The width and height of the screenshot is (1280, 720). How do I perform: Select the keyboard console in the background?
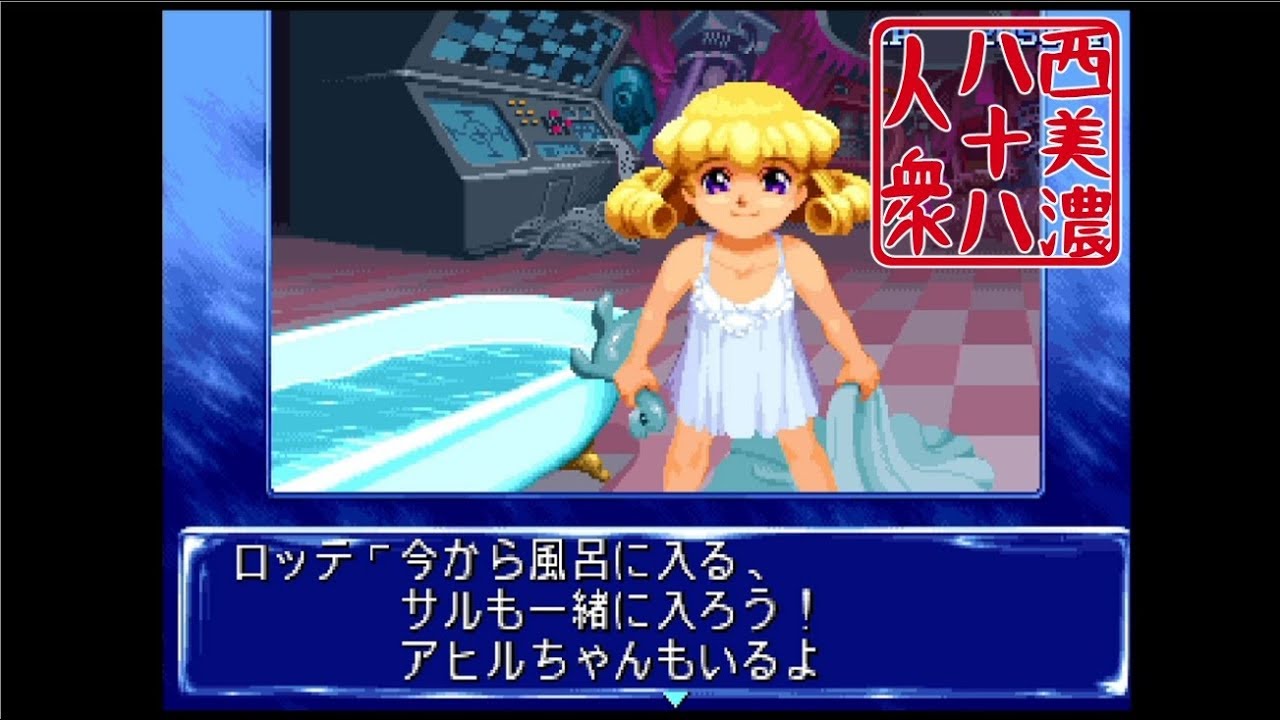coord(520,40)
